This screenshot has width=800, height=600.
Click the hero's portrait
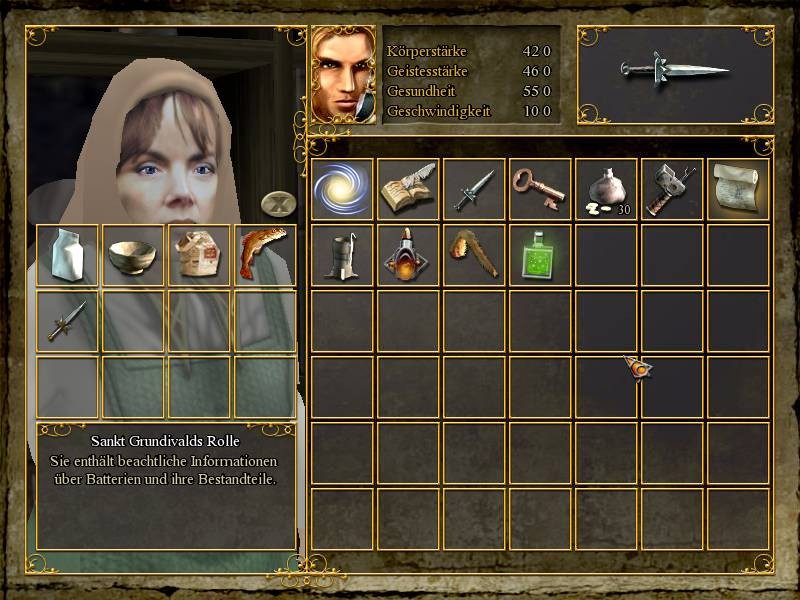[345, 74]
